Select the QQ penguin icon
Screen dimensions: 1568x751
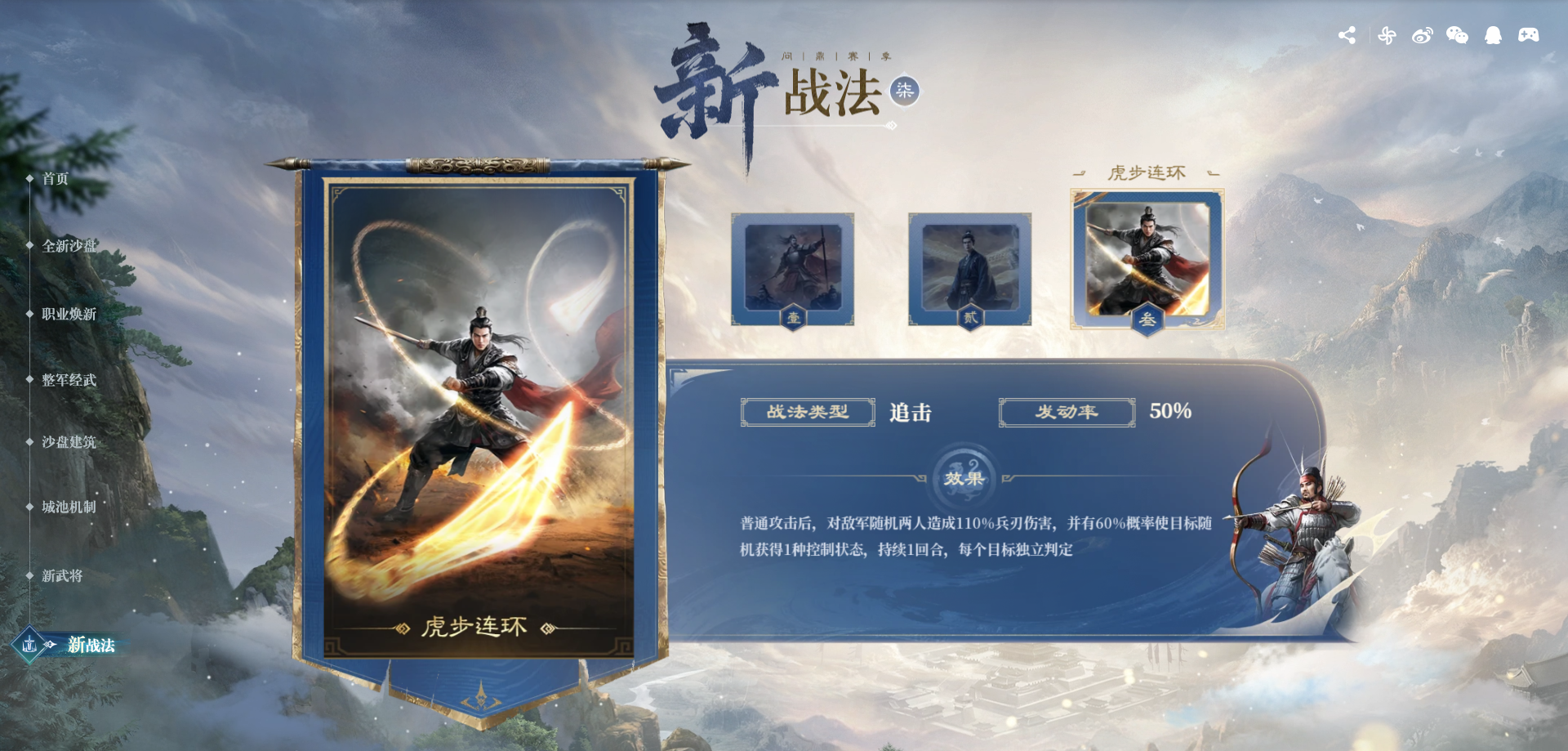coord(1493,34)
